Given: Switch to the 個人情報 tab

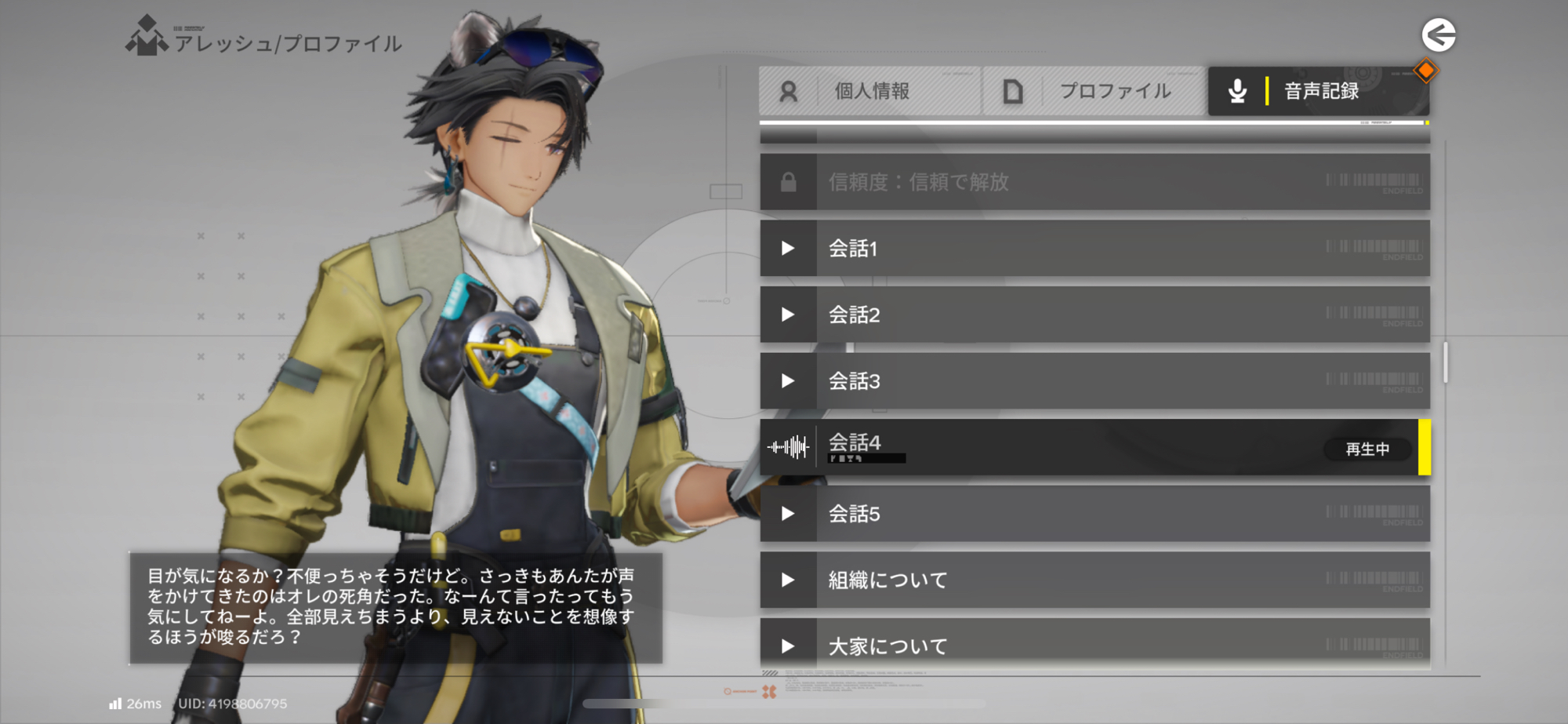Looking at the screenshot, I should 869,91.
